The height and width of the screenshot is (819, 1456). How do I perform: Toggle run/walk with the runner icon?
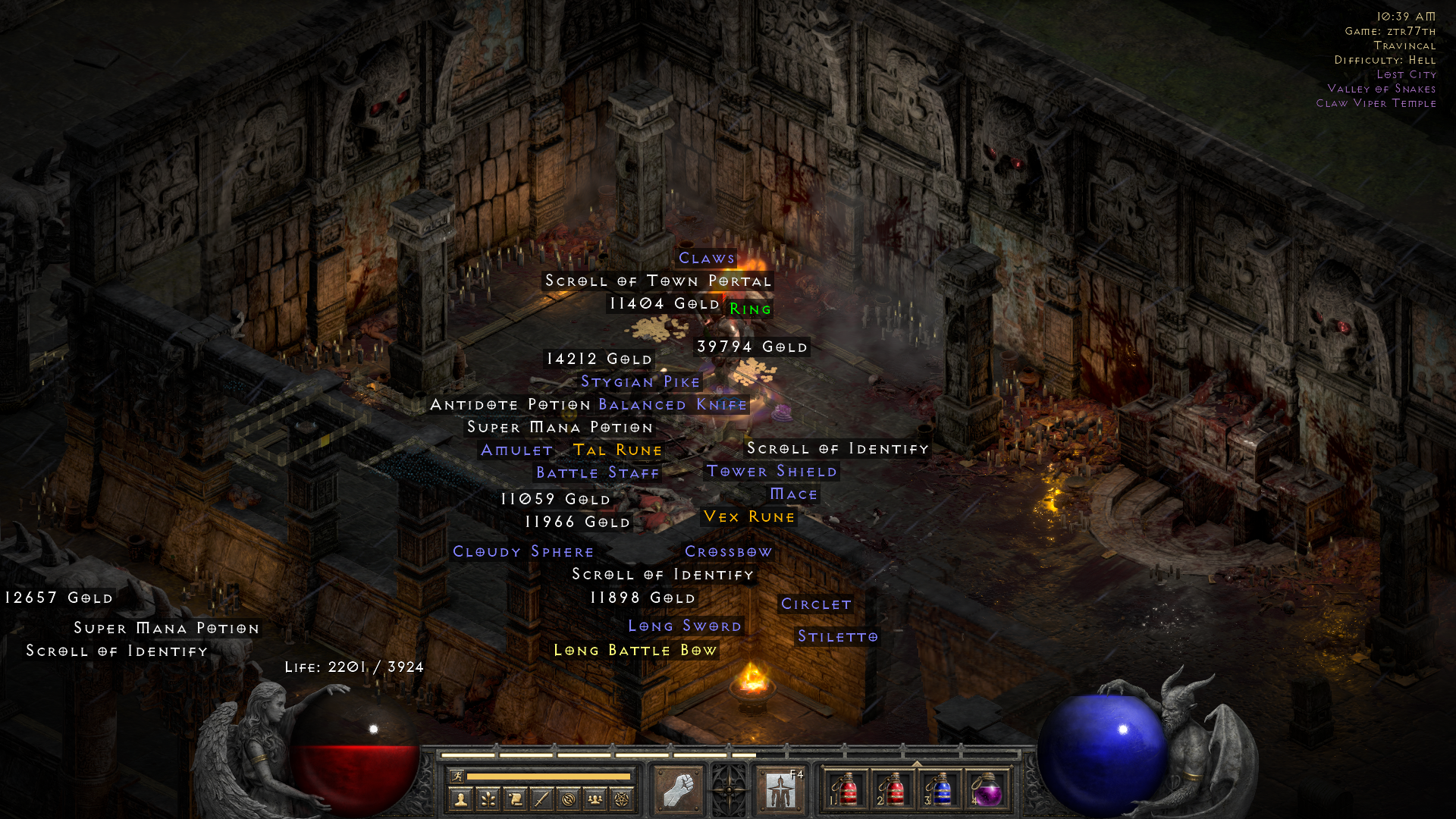point(457,776)
